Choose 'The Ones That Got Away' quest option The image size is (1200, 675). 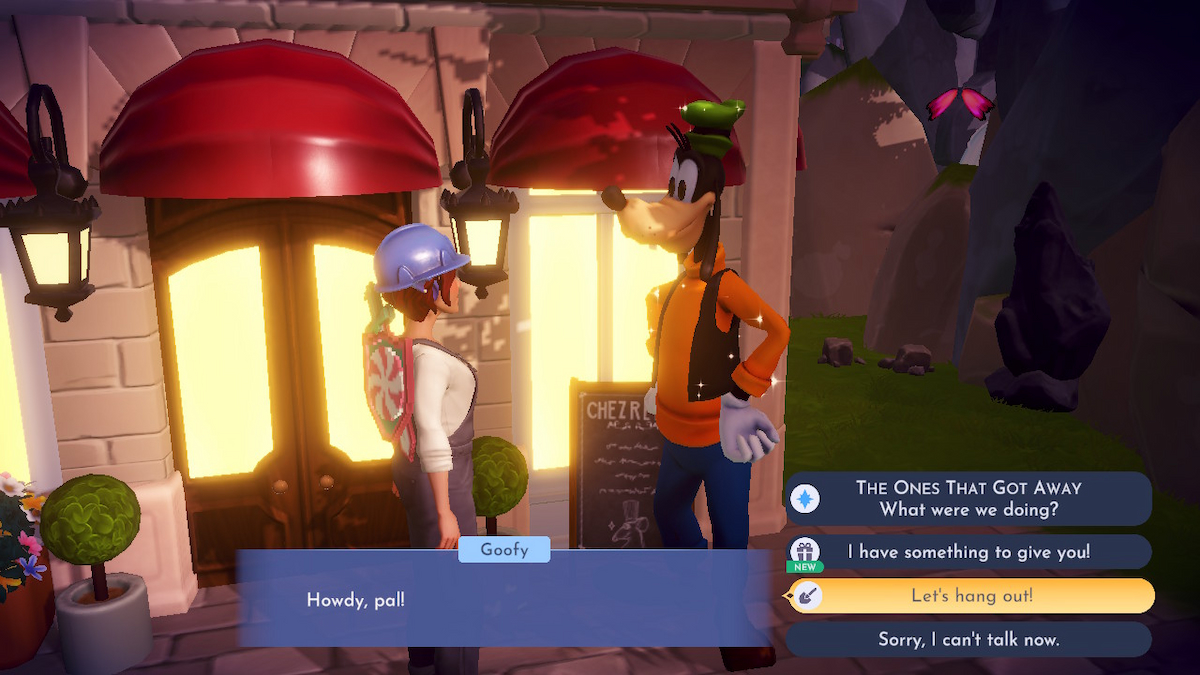click(x=968, y=498)
